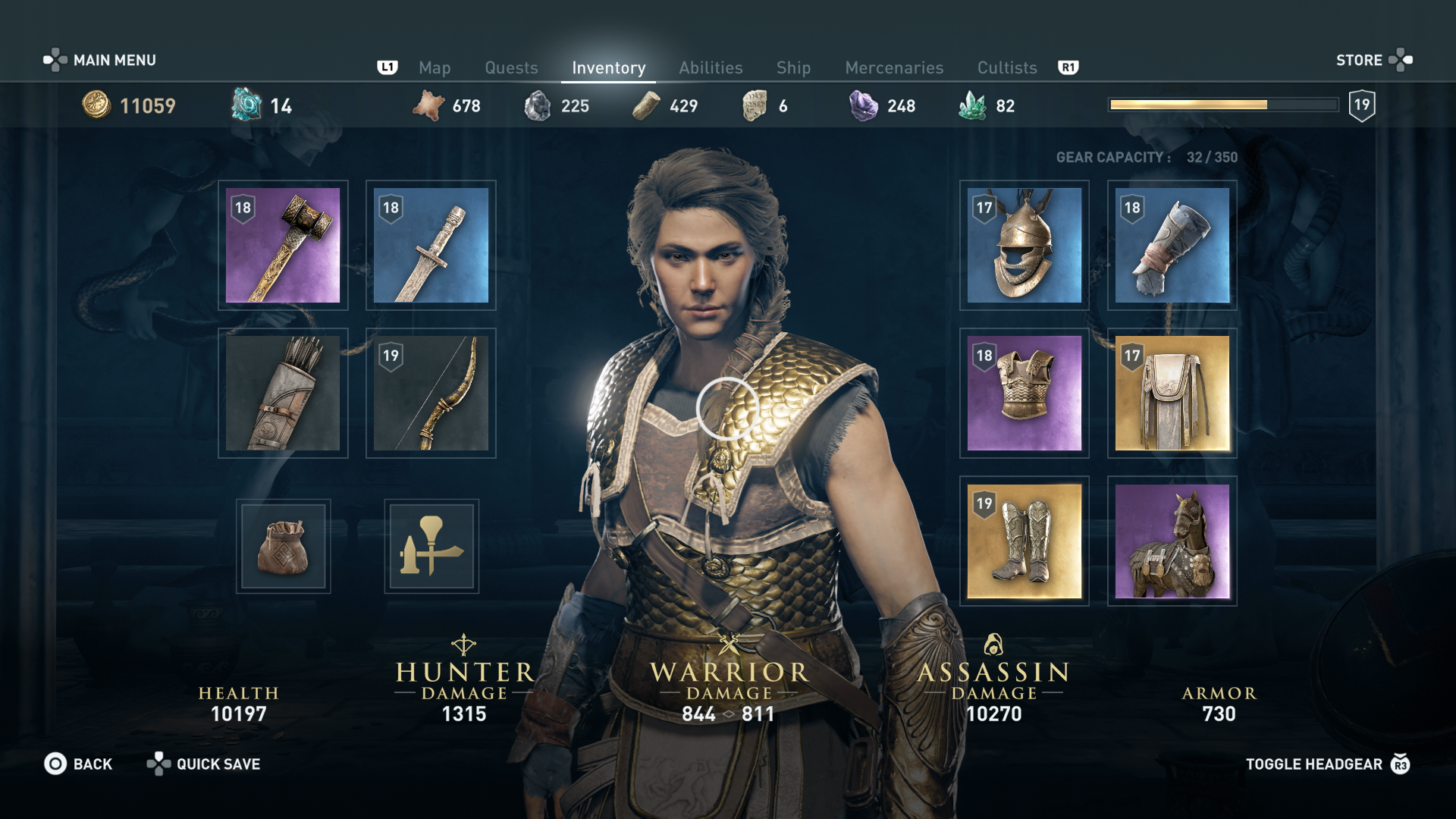Show the Mercenaries tab
This screenshot has width=1456, height=819.
(894, 68)
